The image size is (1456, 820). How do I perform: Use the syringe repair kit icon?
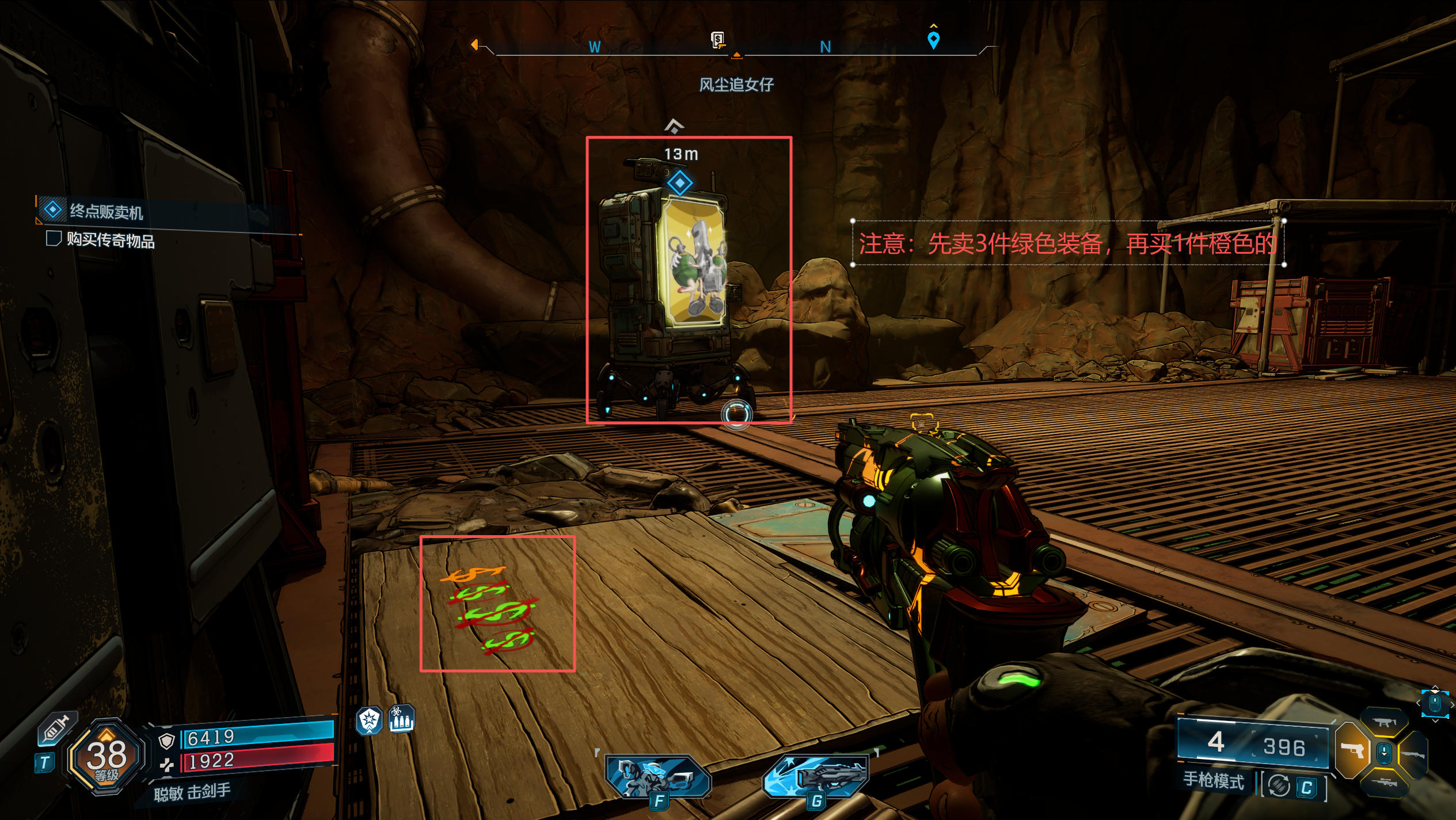coord(56,731)
